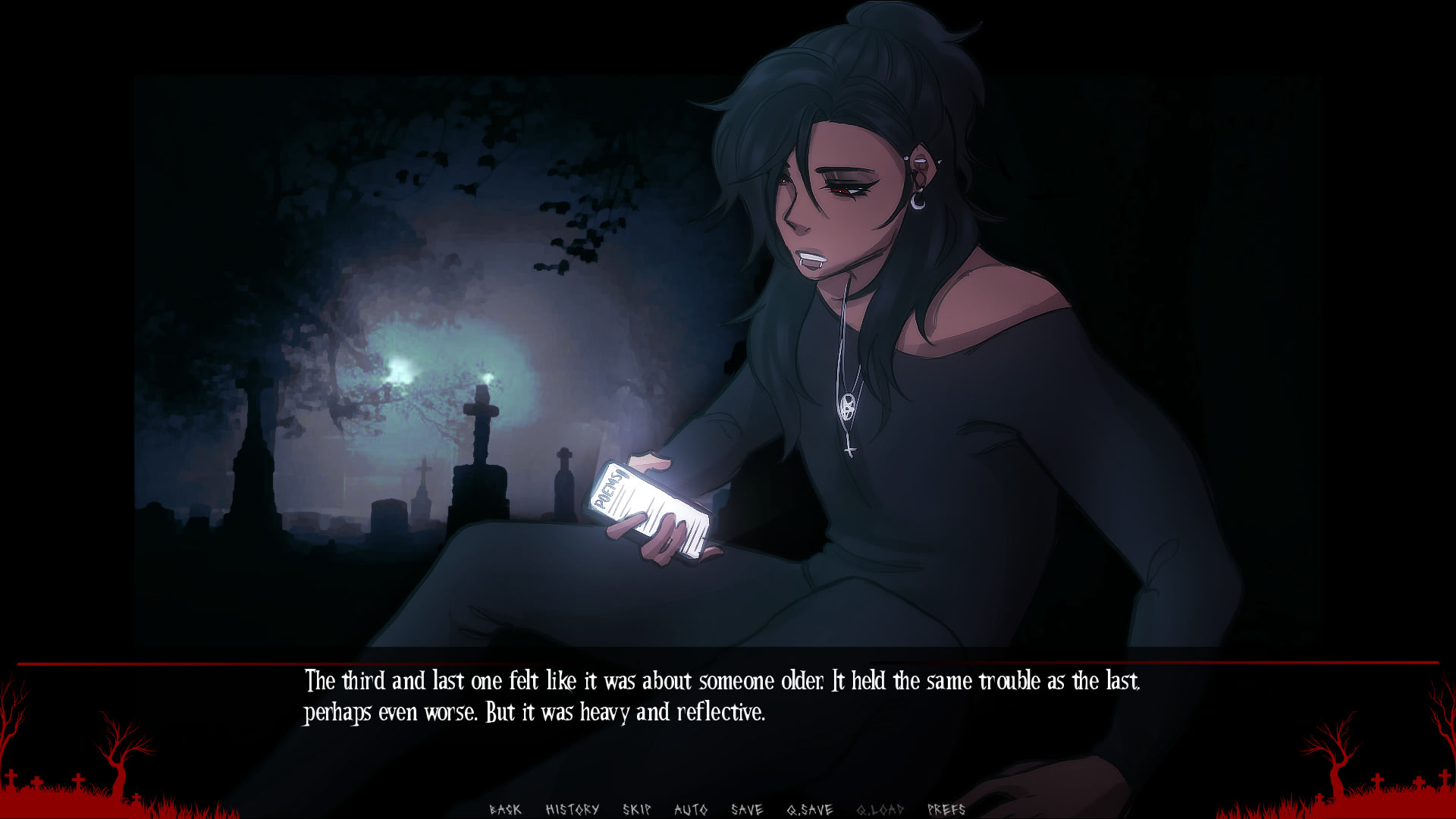
Task: Open the HISTORY dialogue log
Action: click(573, 808)
